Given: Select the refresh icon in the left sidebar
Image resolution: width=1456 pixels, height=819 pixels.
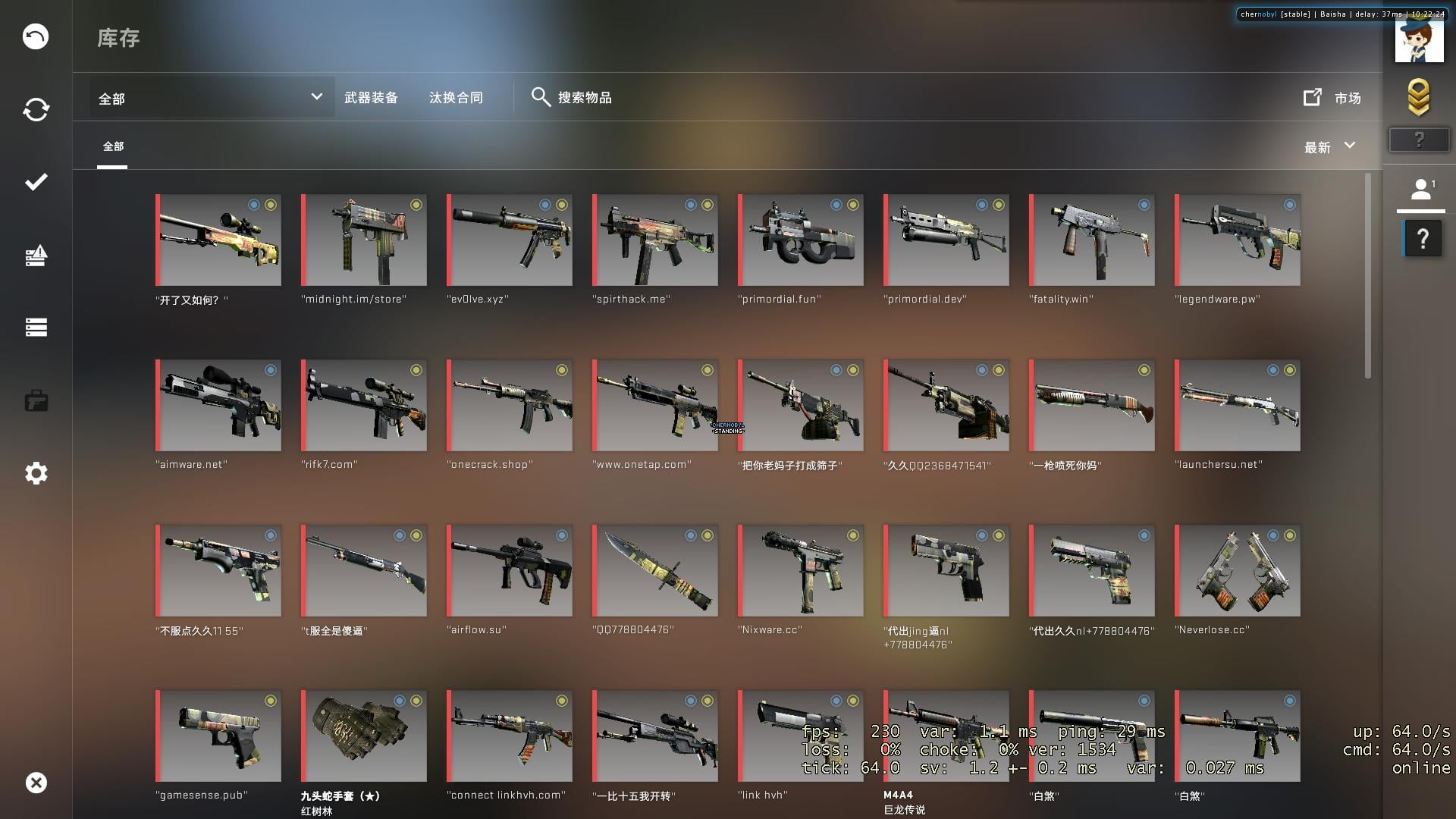Looking at the screenshot, I should pos(35,108).
